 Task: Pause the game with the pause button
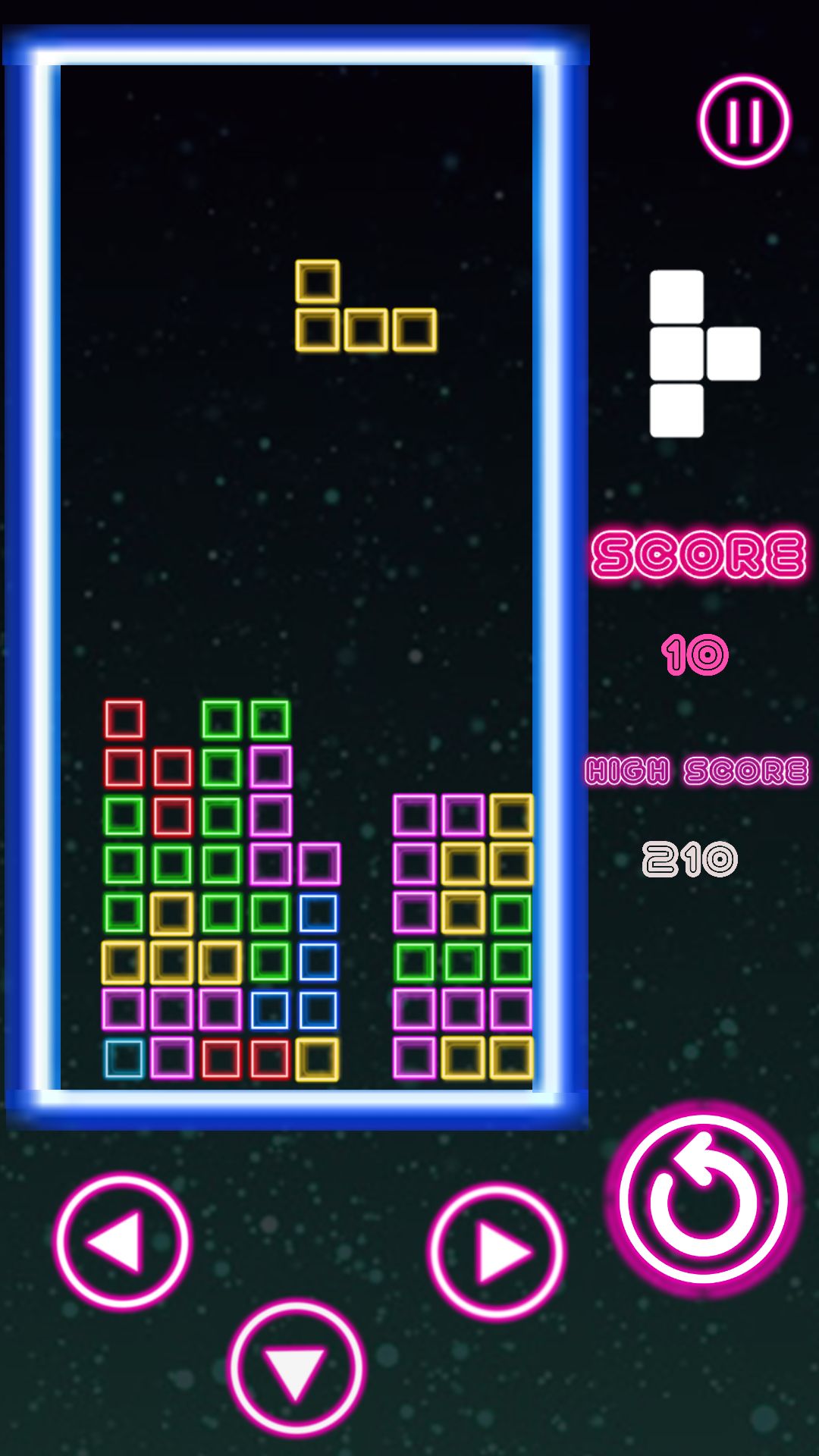click(x=744, y=121)
